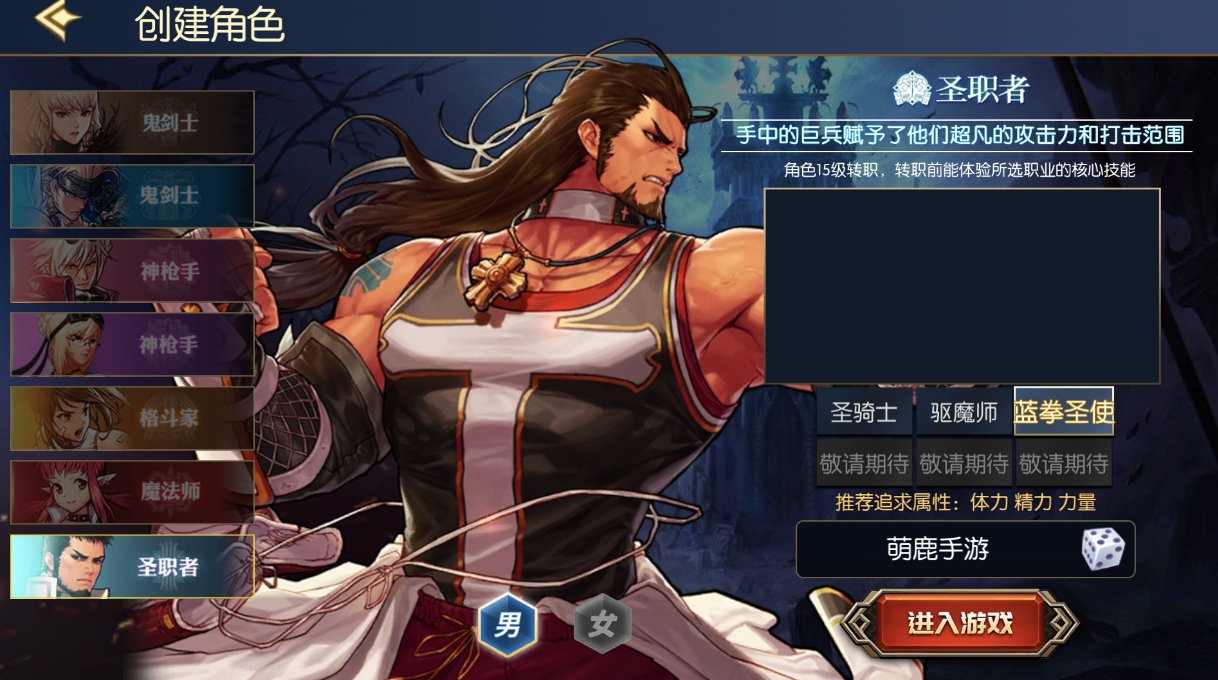The width and height of the screenshot is (1218, 680).
Task: Switch to the 圣骑士 subclass
Action: click(x=864, y=412)
